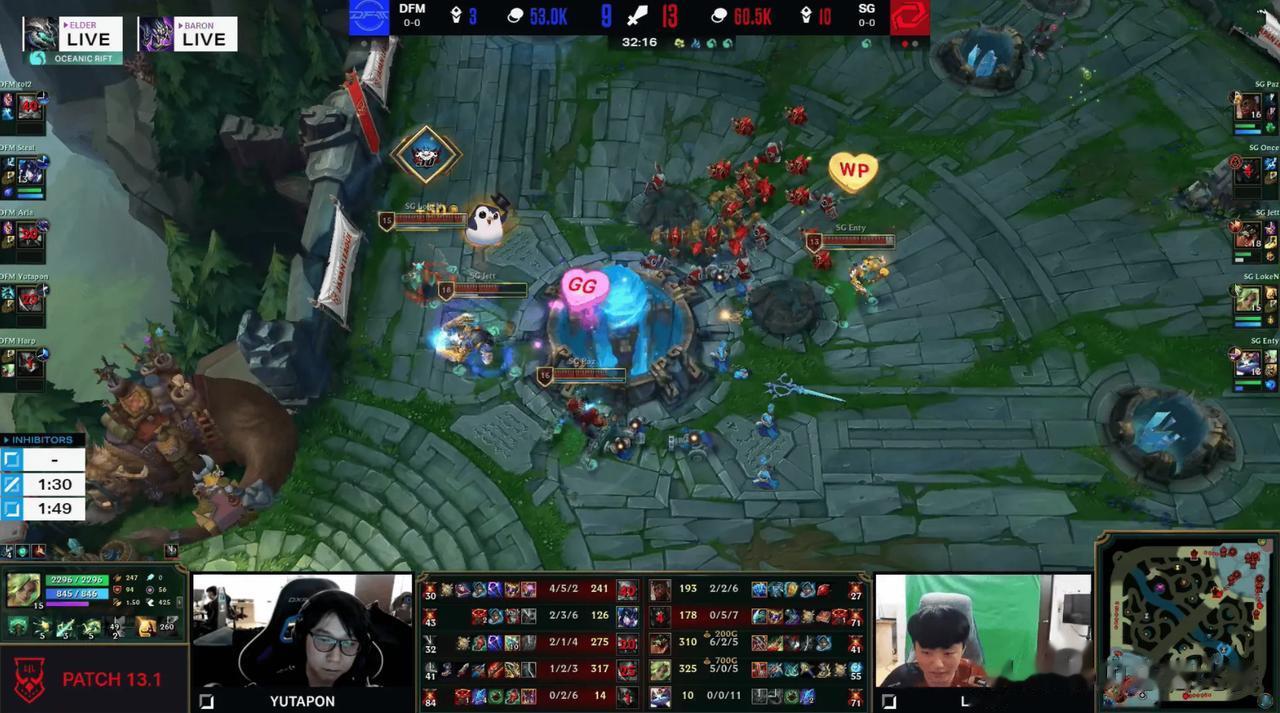The image size is (1280, 713).
Task: Click the Patch 13.1 banner
Action: [94, 679]
